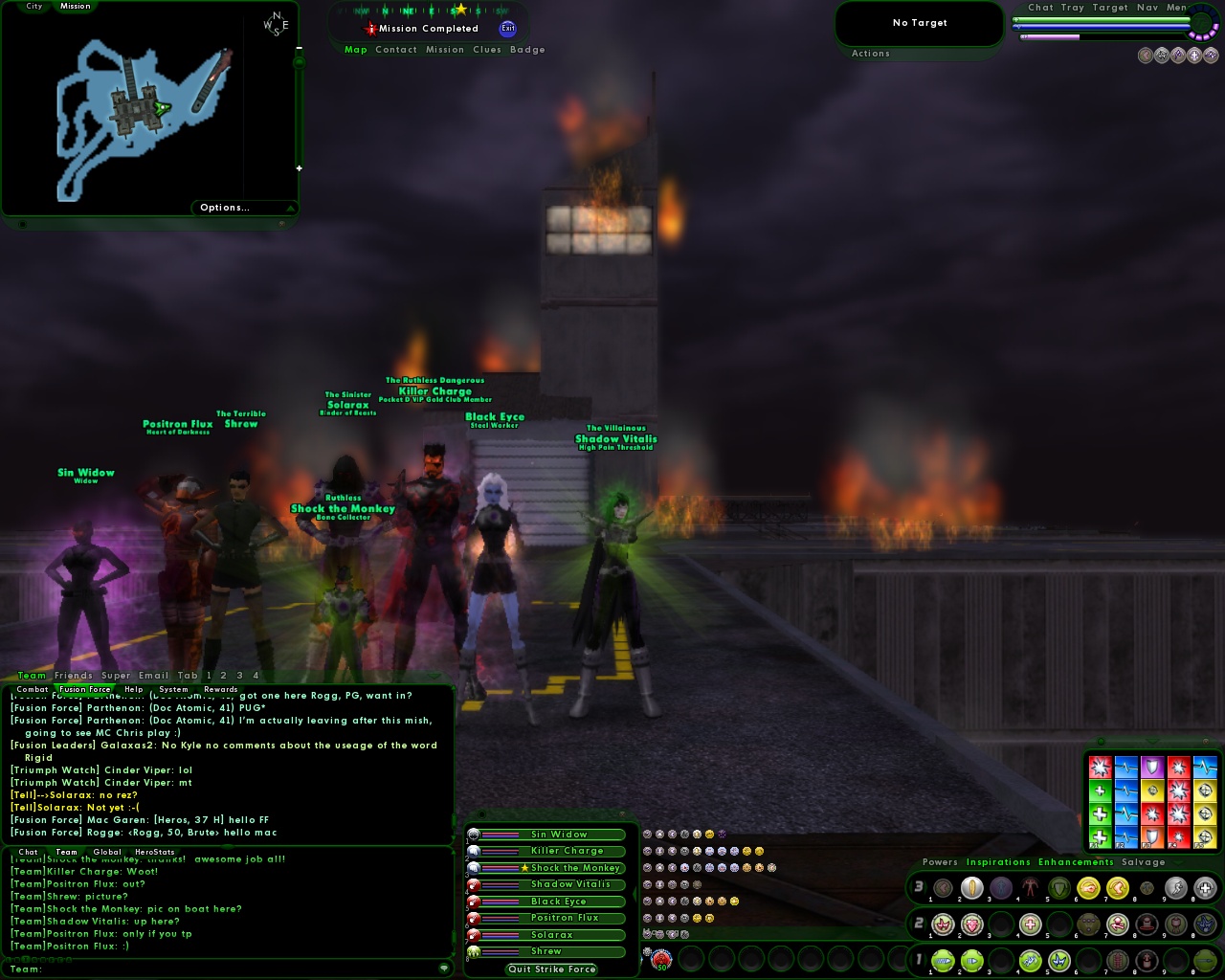Expand the Salvage dropdown arrow
Screen dimensions: 1225x980
[1178, 863]
